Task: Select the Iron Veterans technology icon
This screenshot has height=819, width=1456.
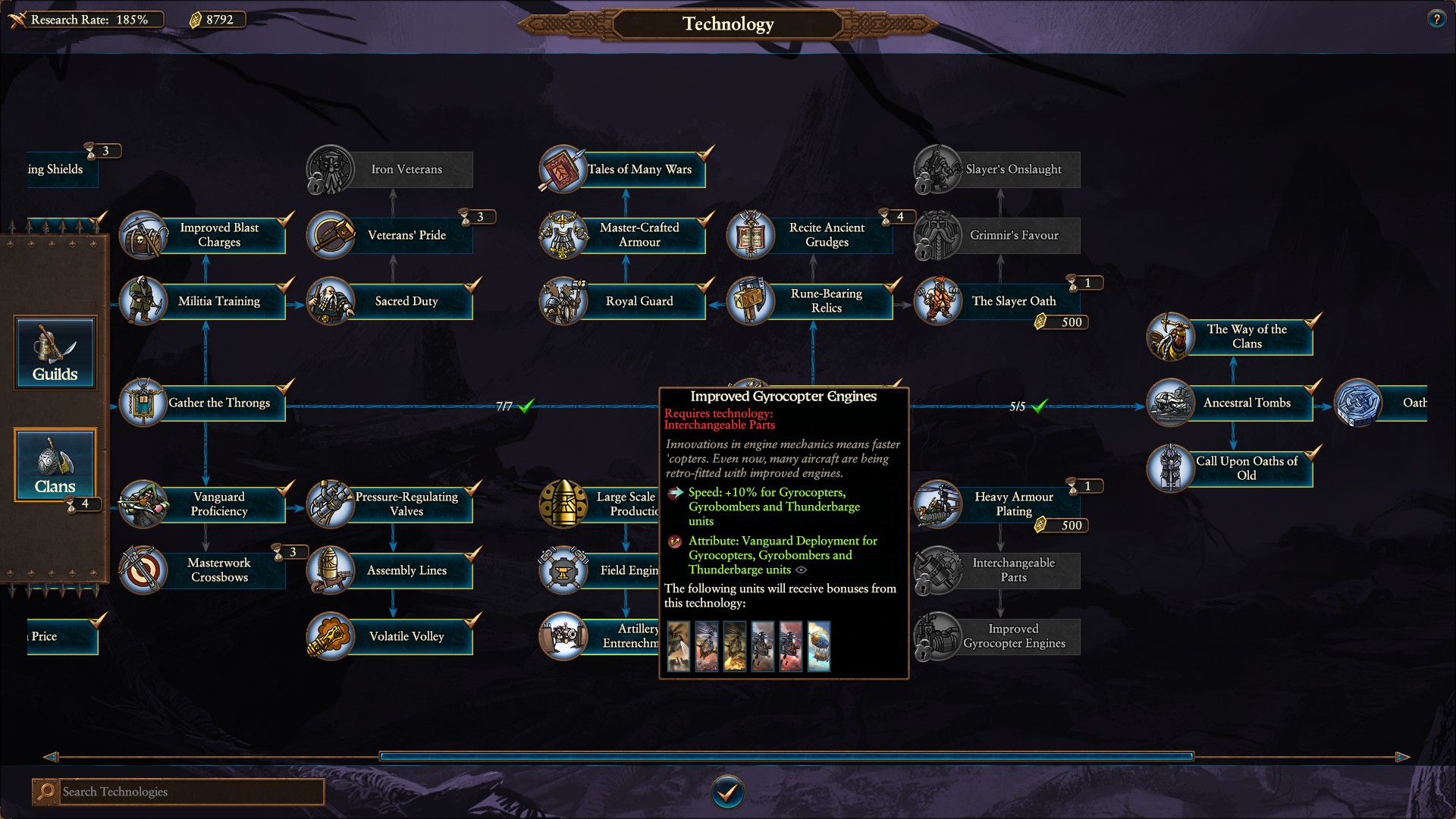Action: coord(331,169)
